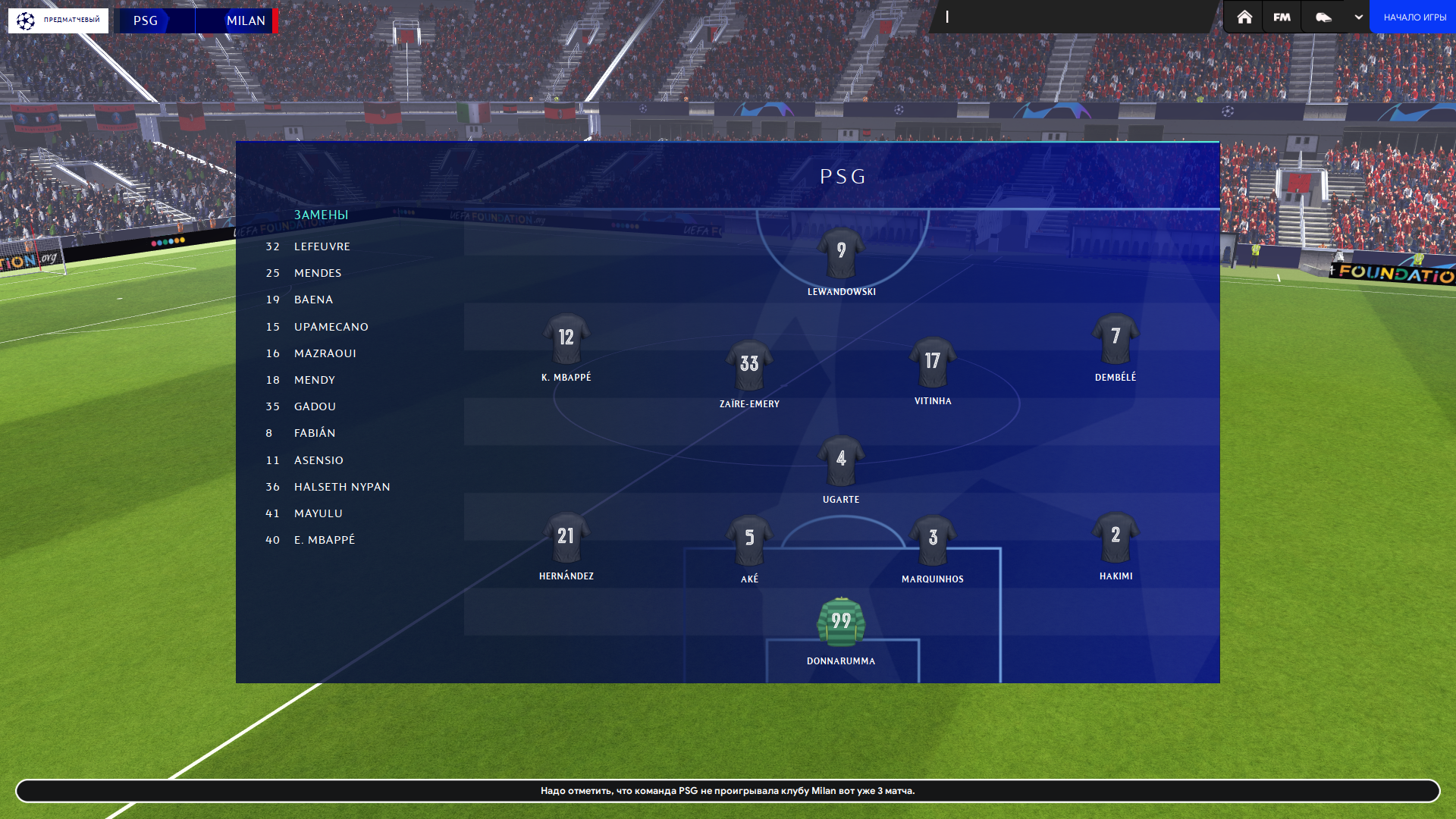
Task: Pick substitute Halseth Nypan
Action: click(x=342, y=487)
